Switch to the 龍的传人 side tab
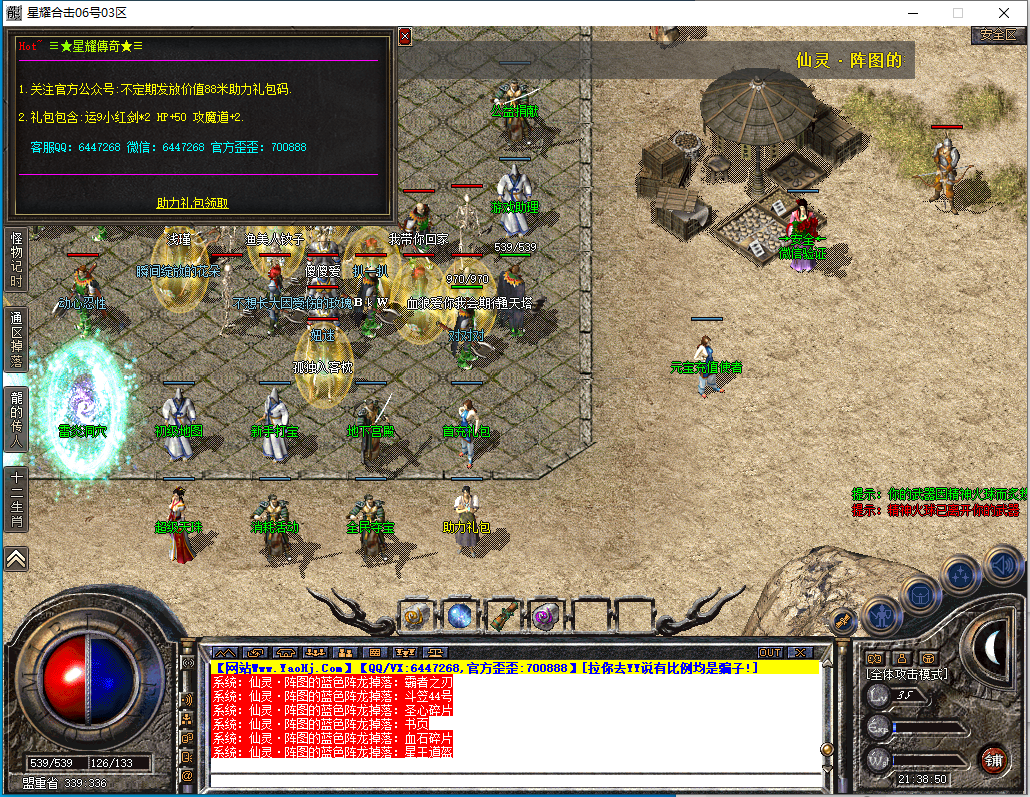Image resolution: width=1030 pixels, height=797 pixels. pos(16,418)
